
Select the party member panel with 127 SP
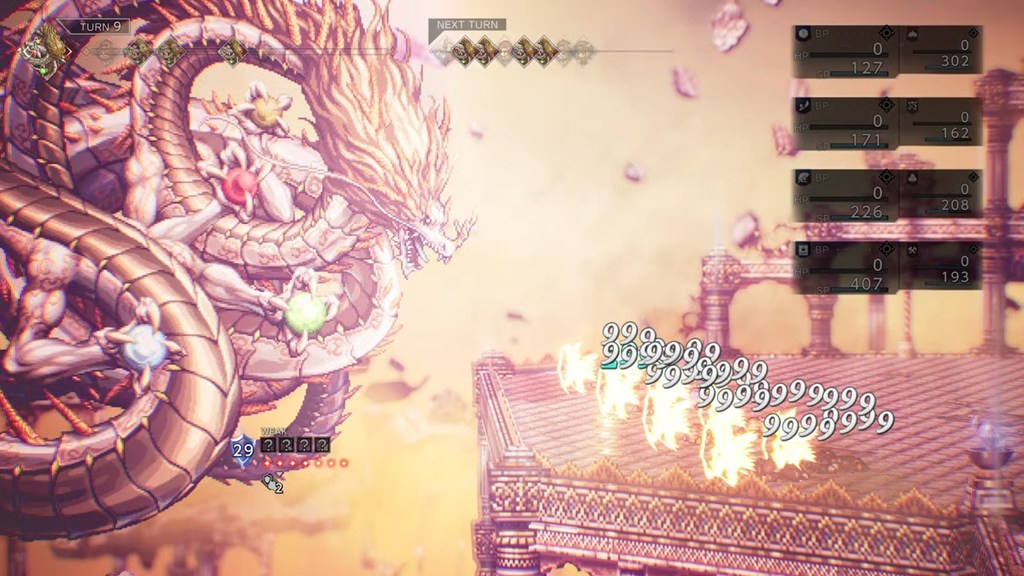(846, 51)
